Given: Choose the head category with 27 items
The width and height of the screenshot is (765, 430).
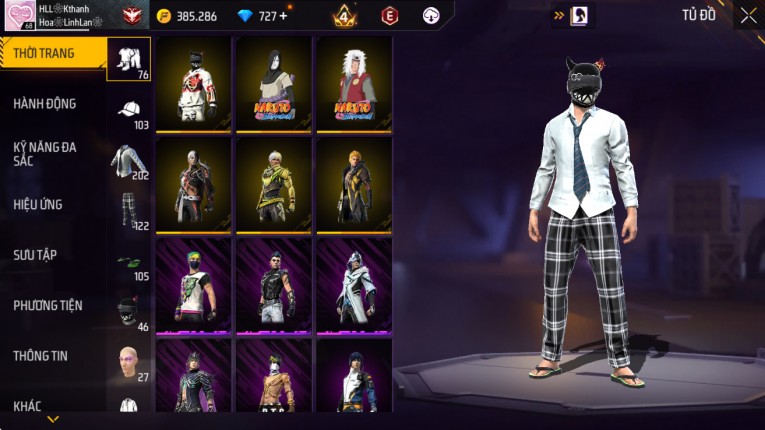Looking at the screenshot, I should pyautogui.click(x=129, y=363).
